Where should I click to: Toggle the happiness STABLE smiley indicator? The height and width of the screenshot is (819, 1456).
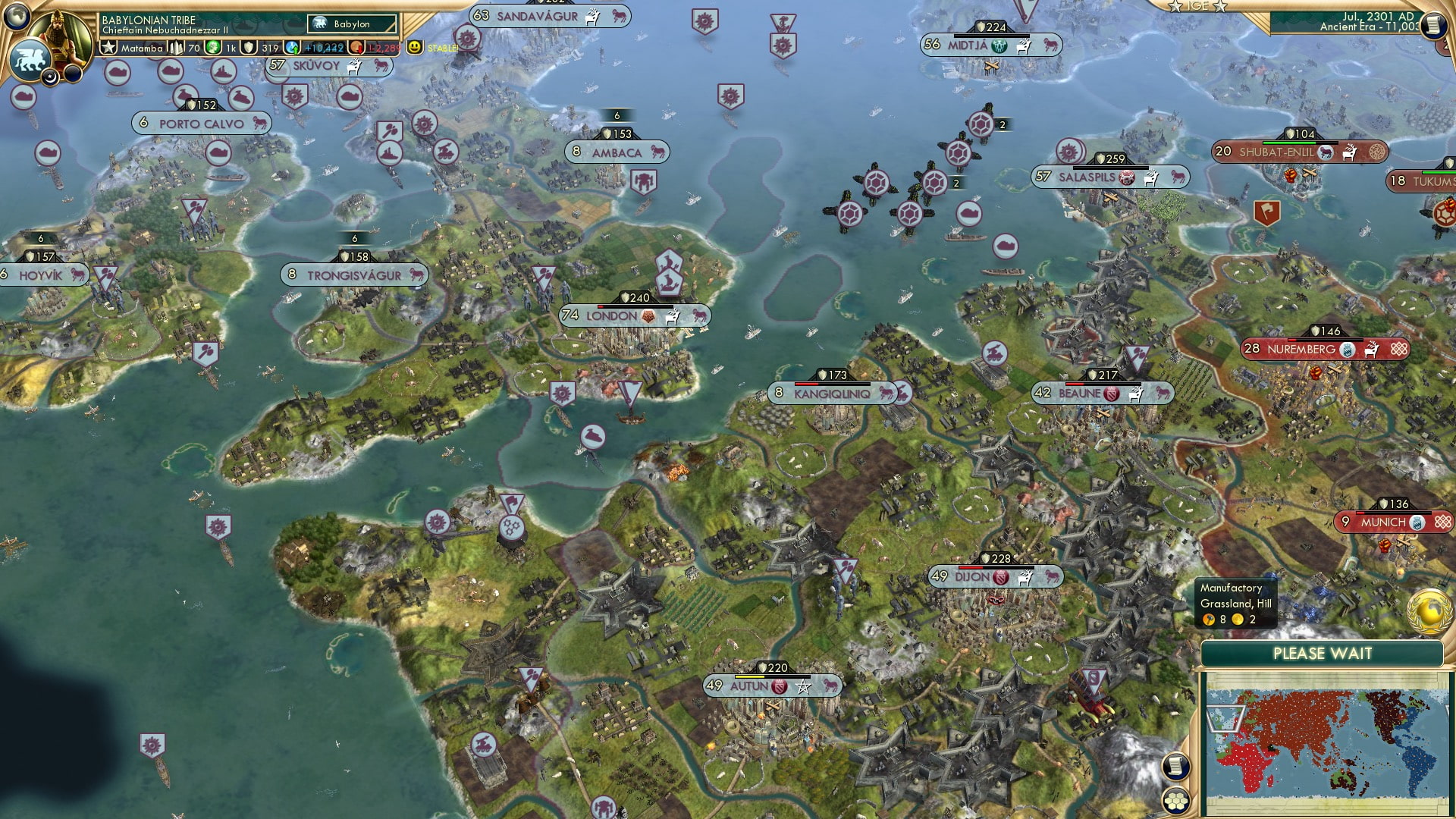click(414, 47)
